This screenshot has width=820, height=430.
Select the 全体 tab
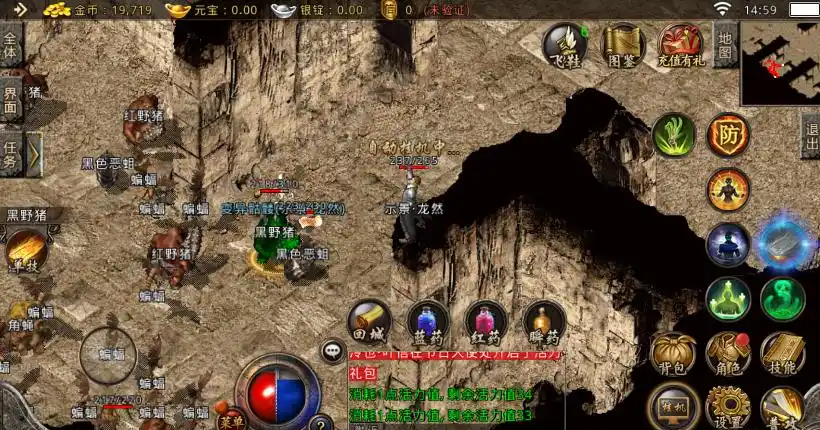(x=11, y=46)
